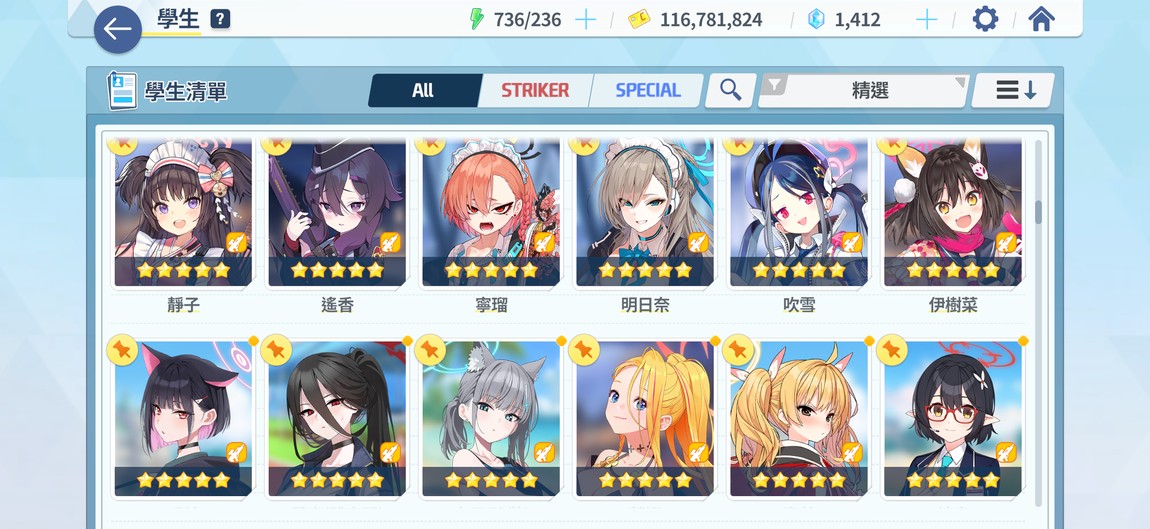Switch to the SPECIAL tab
1150x529 pixels.
(647, 91)
